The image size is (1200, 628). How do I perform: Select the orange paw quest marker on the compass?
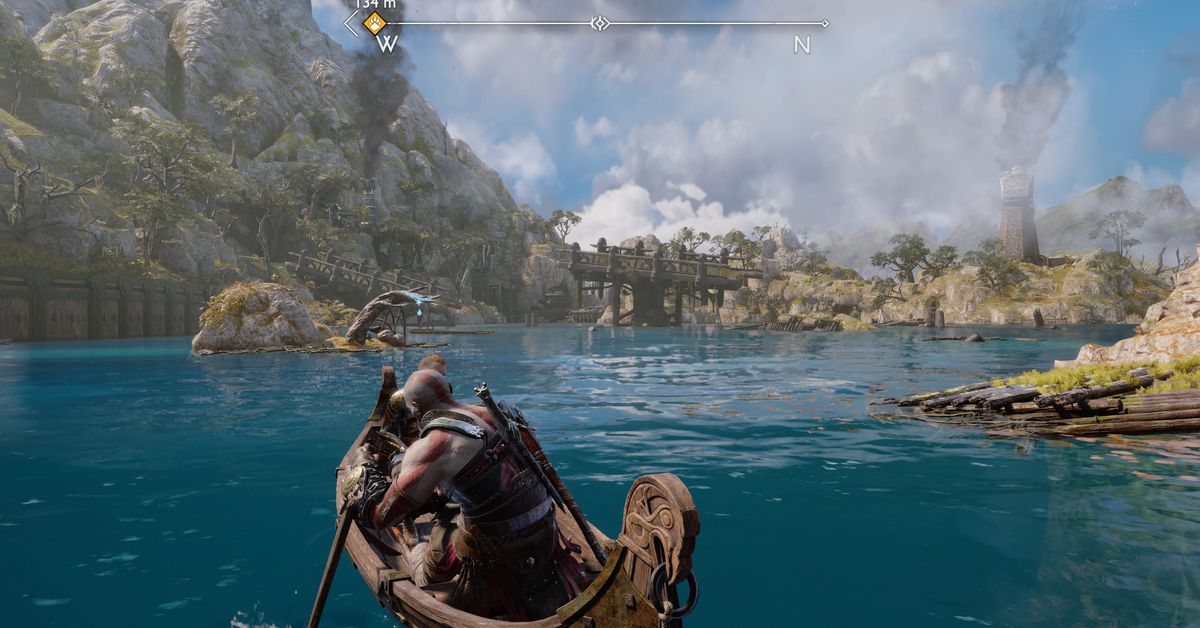(x=374, y=22)
